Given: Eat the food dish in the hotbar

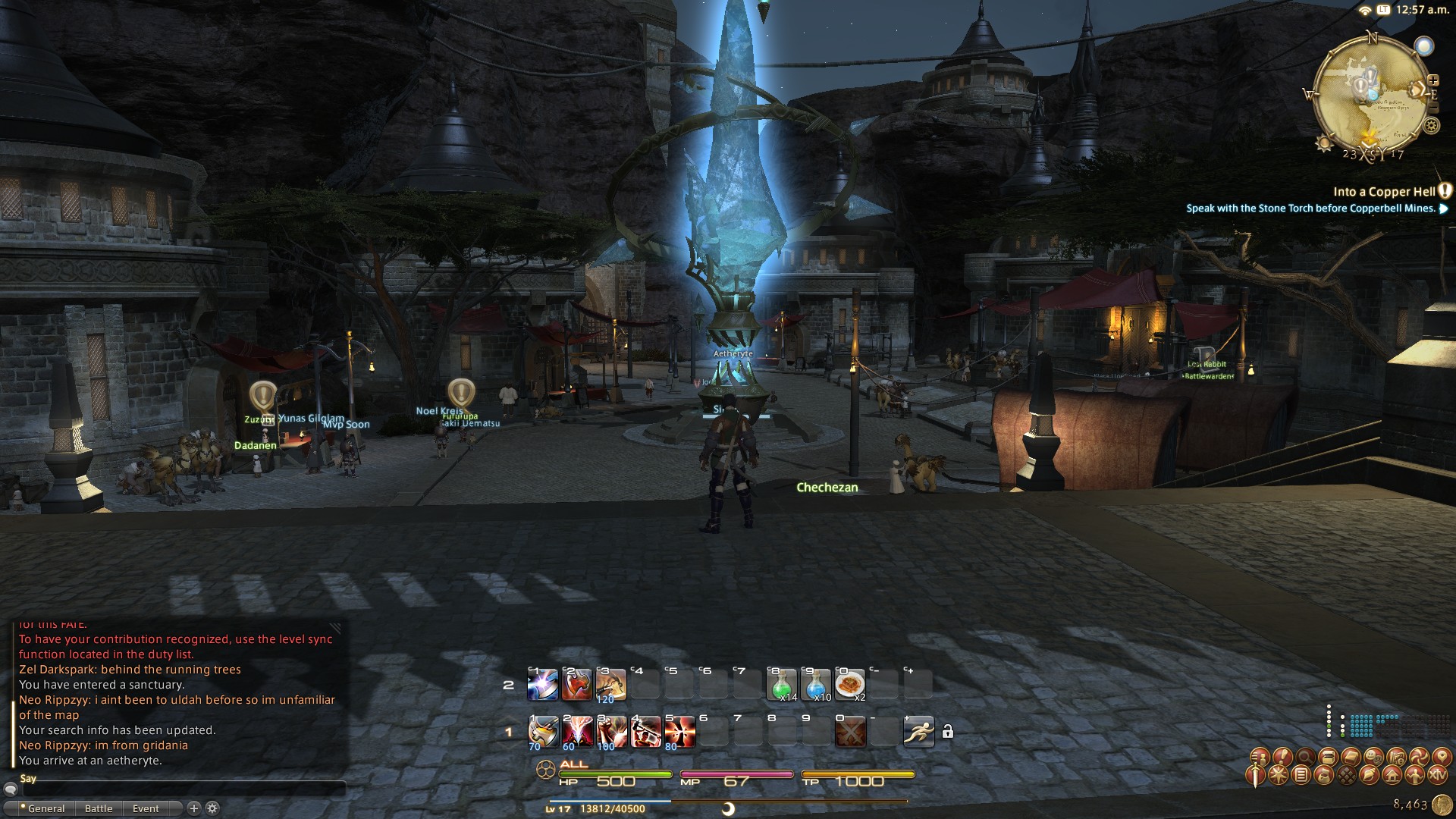Looking at the screenshot, I should 849,684.
